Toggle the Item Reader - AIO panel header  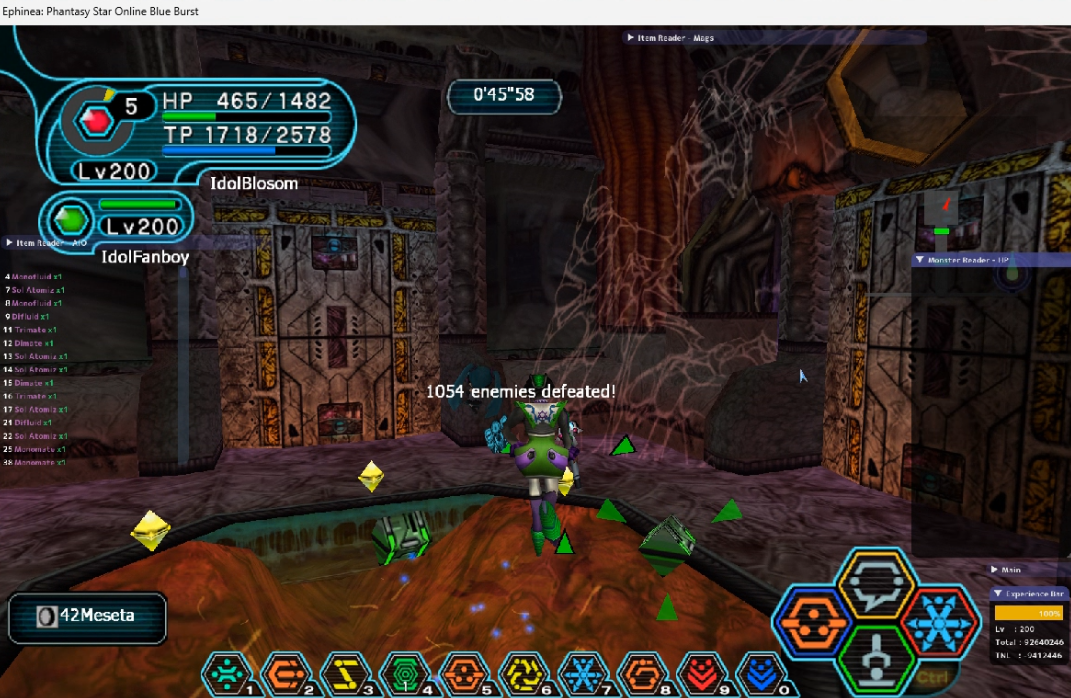[11, 242]
